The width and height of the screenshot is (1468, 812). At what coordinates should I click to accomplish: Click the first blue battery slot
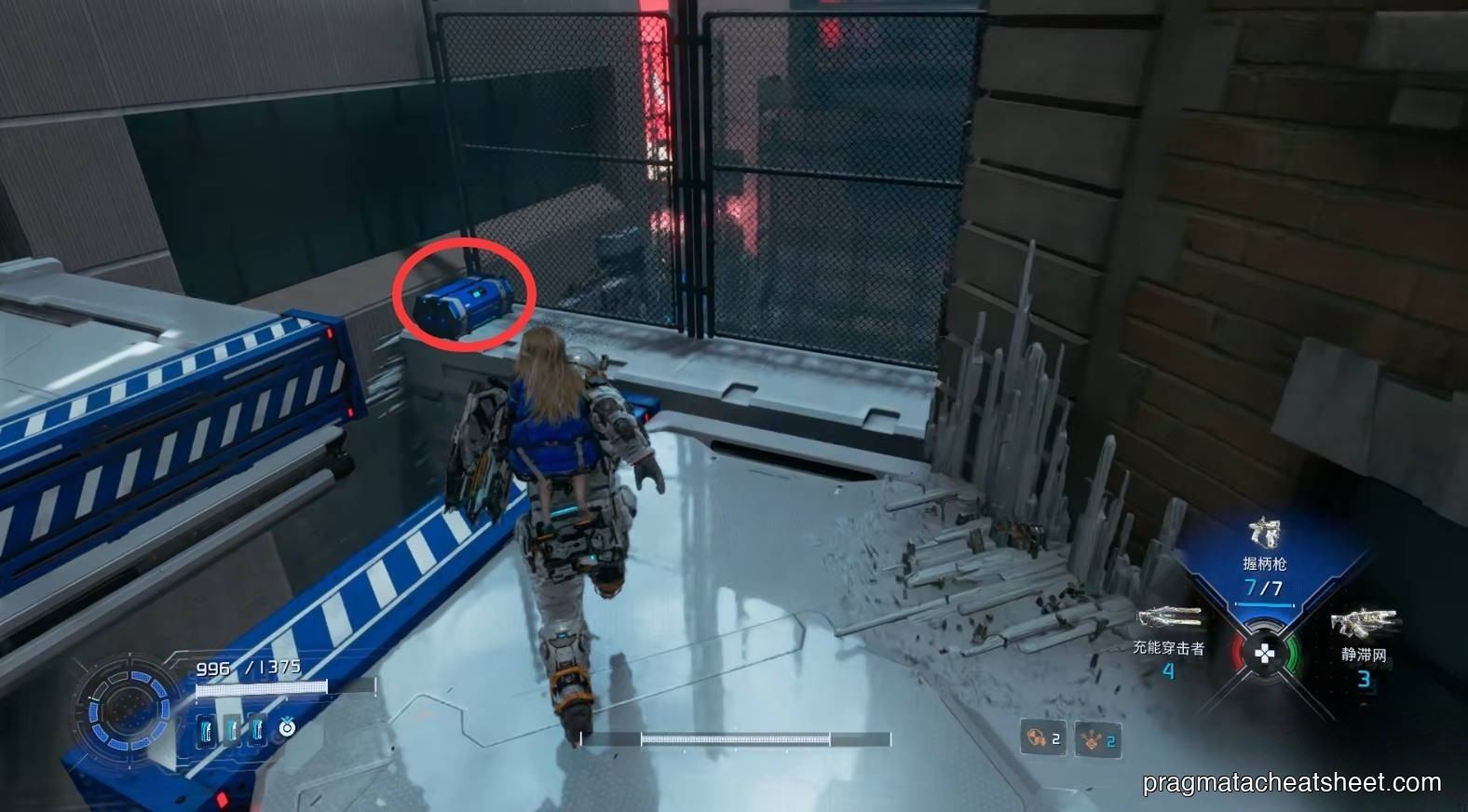[205, 730]
